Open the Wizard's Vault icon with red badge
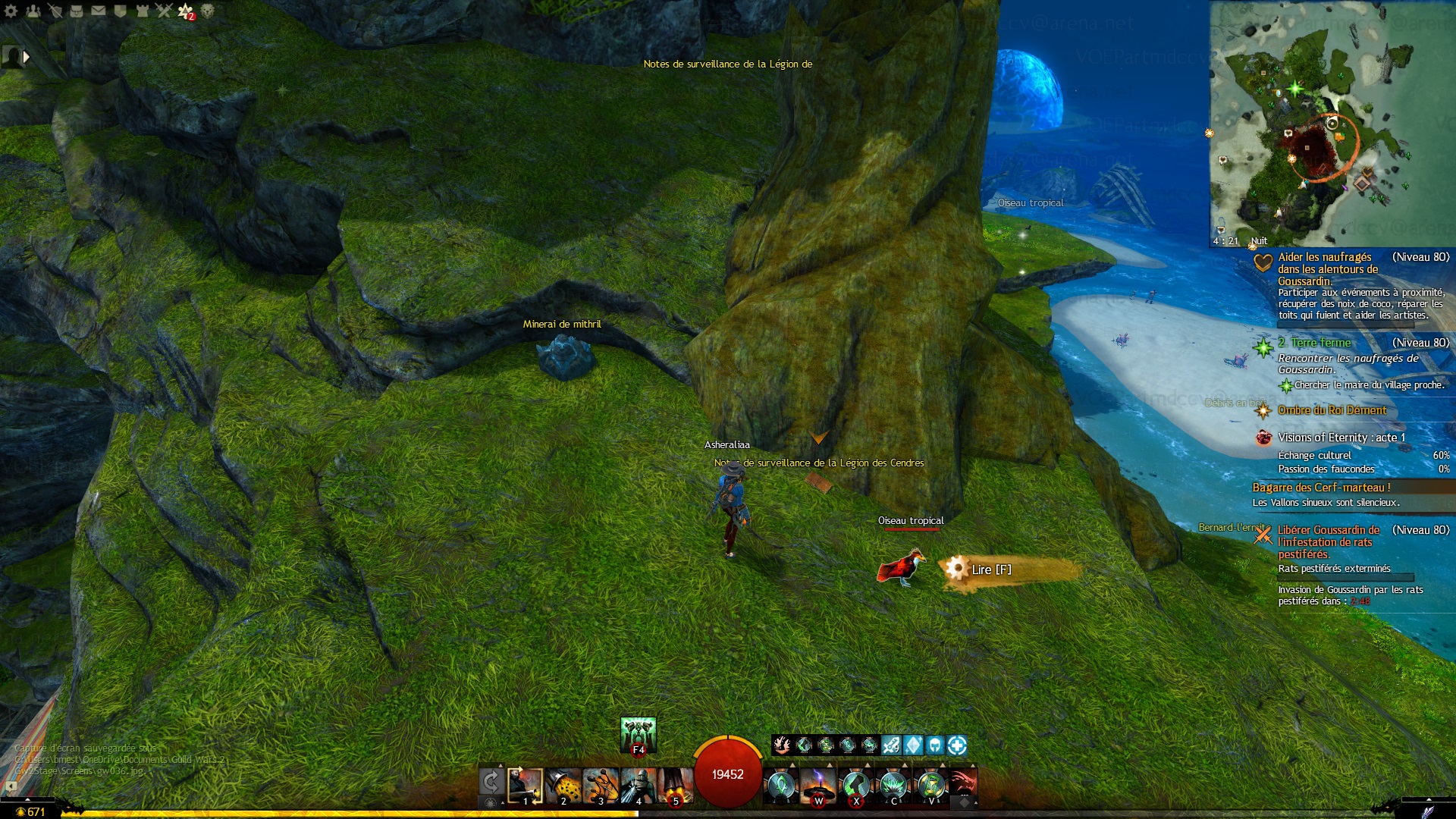 [x=186, y=11]
